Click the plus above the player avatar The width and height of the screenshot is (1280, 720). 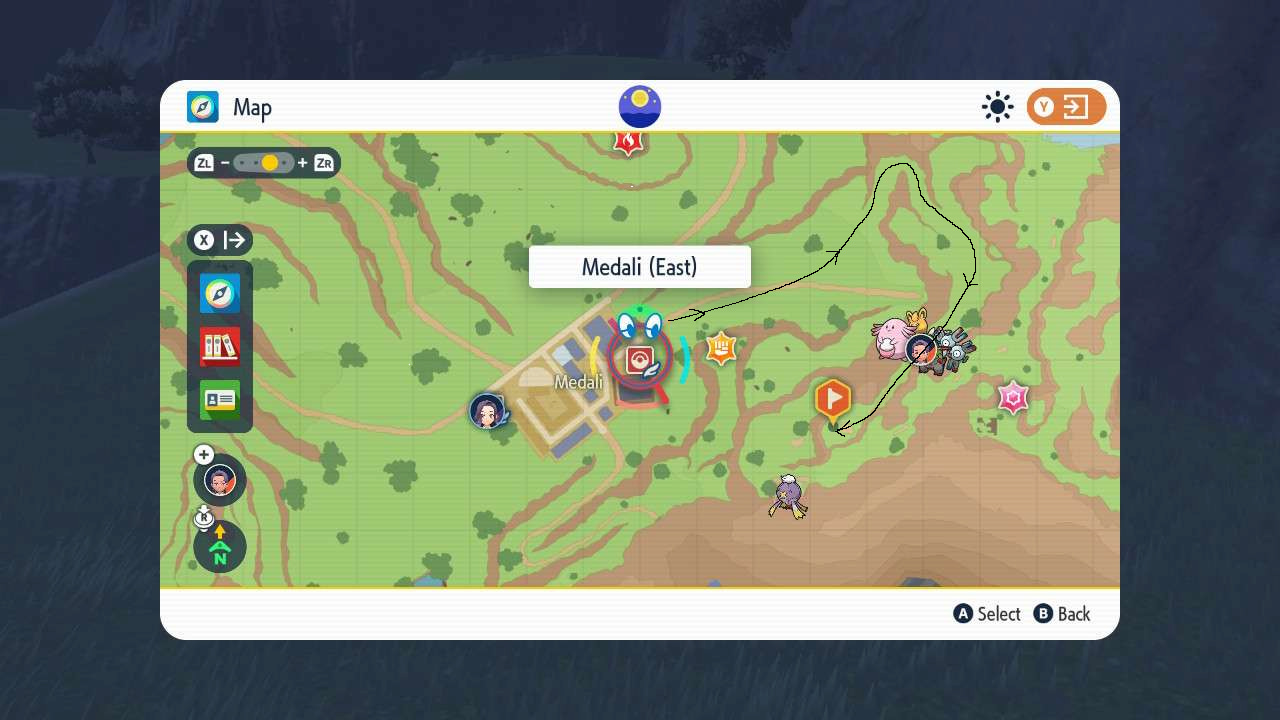(x=203, y=454)
